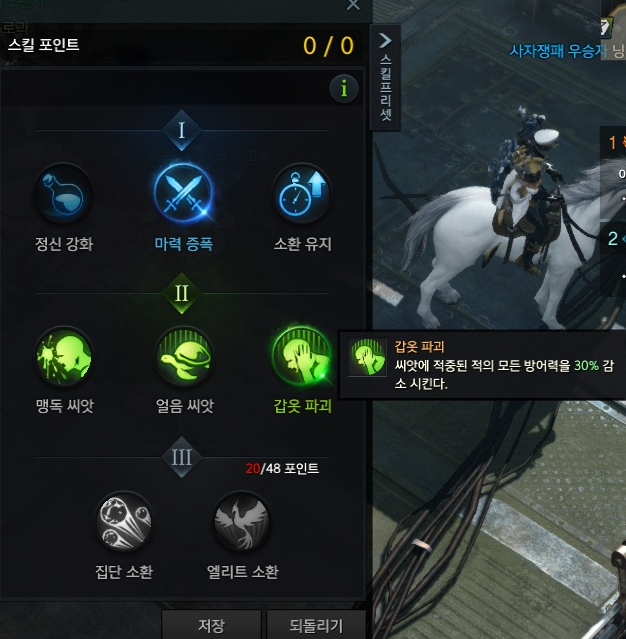Select the 엘리트 소환 phoenix tripod
This screenshot has height=639, width=626.
242,522
